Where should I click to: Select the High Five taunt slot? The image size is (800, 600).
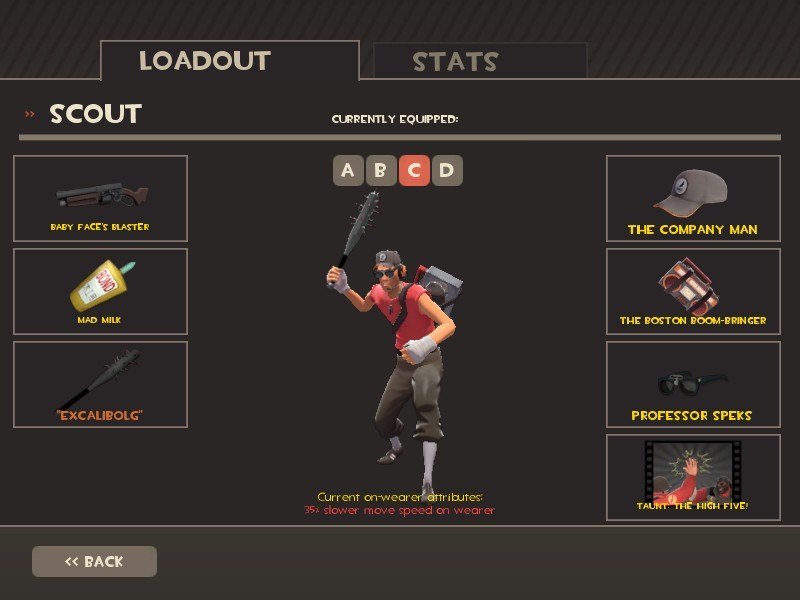[692, 477]
